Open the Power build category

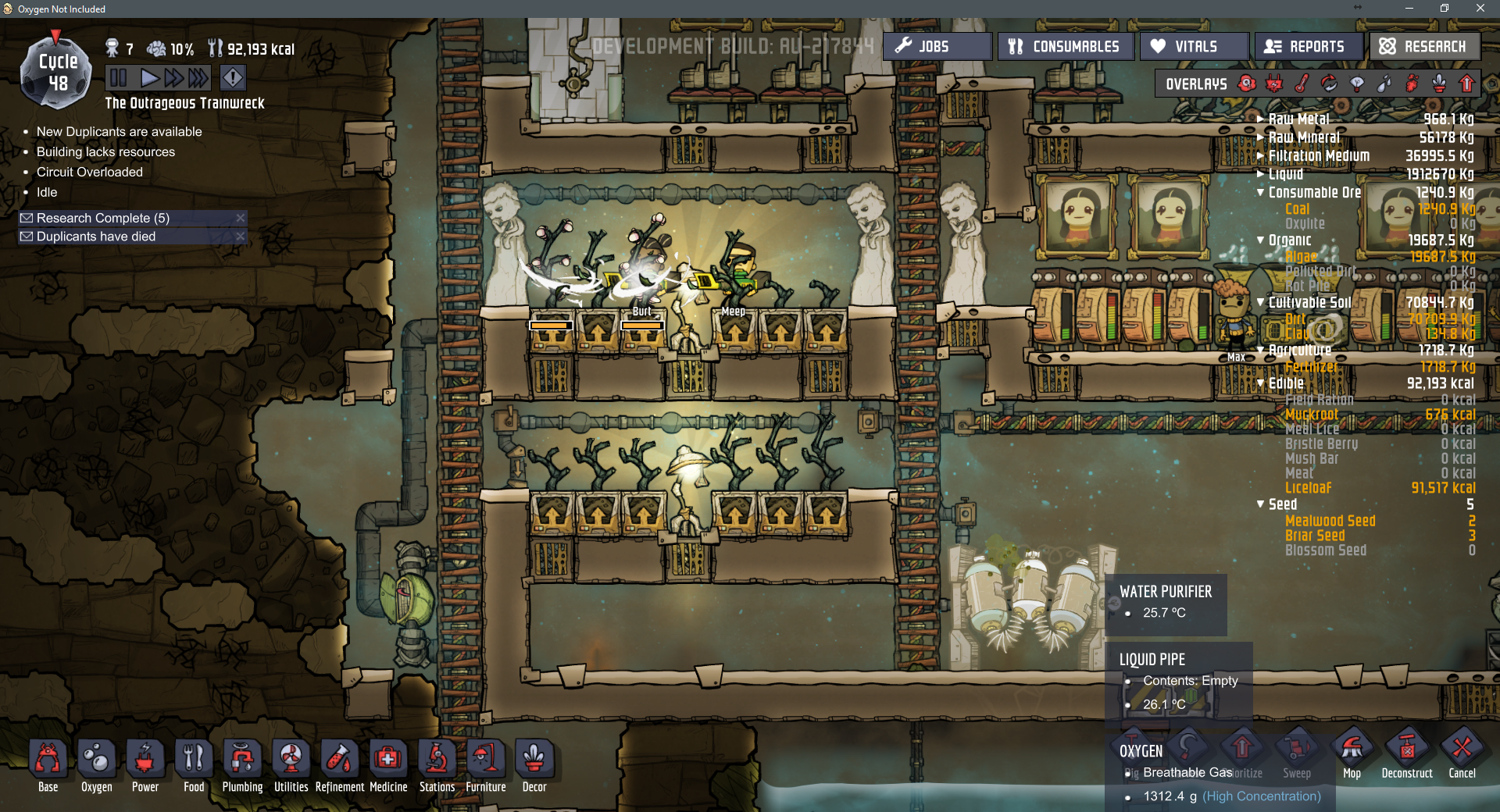click(145, 766)
